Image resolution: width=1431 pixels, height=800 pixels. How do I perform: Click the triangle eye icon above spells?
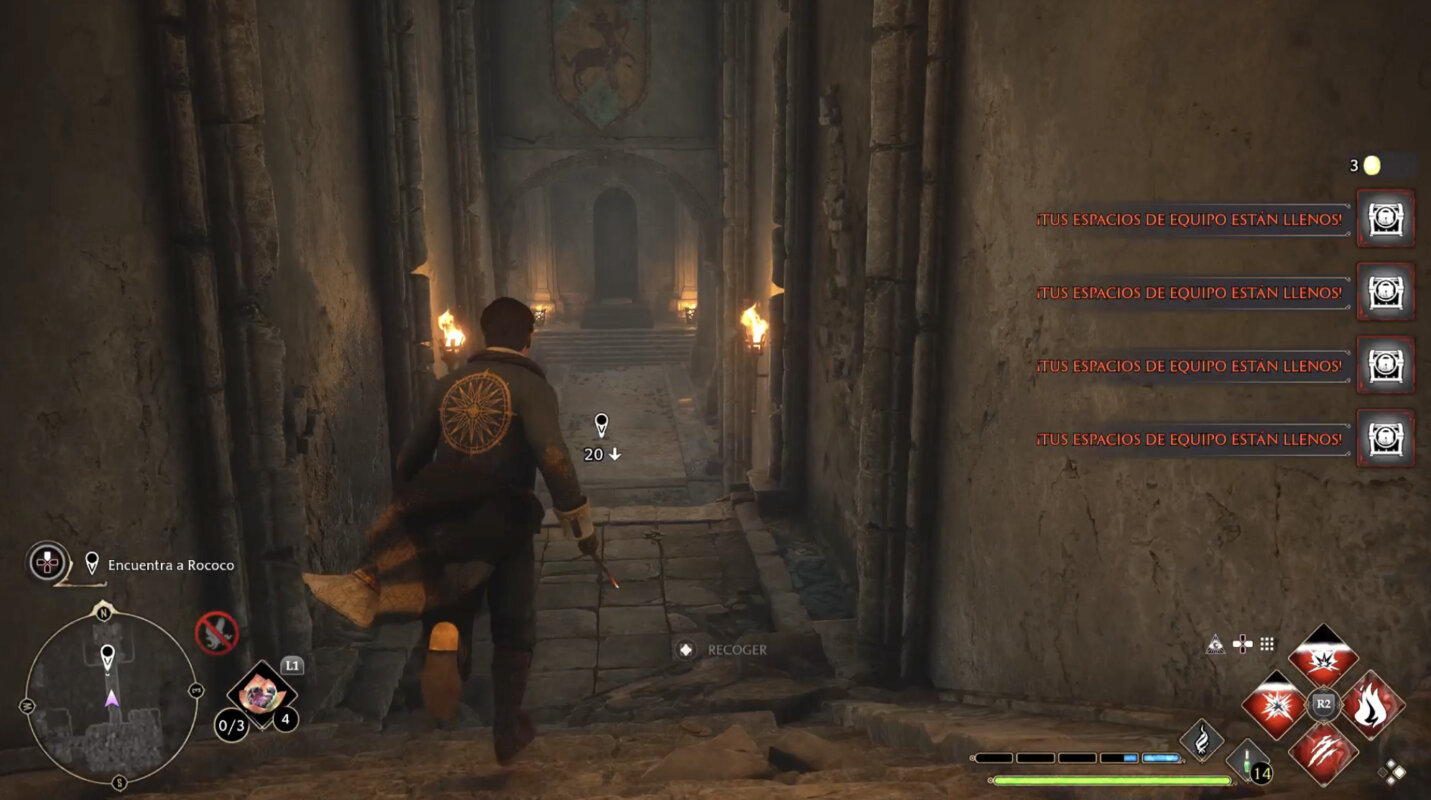(1216, 645)
